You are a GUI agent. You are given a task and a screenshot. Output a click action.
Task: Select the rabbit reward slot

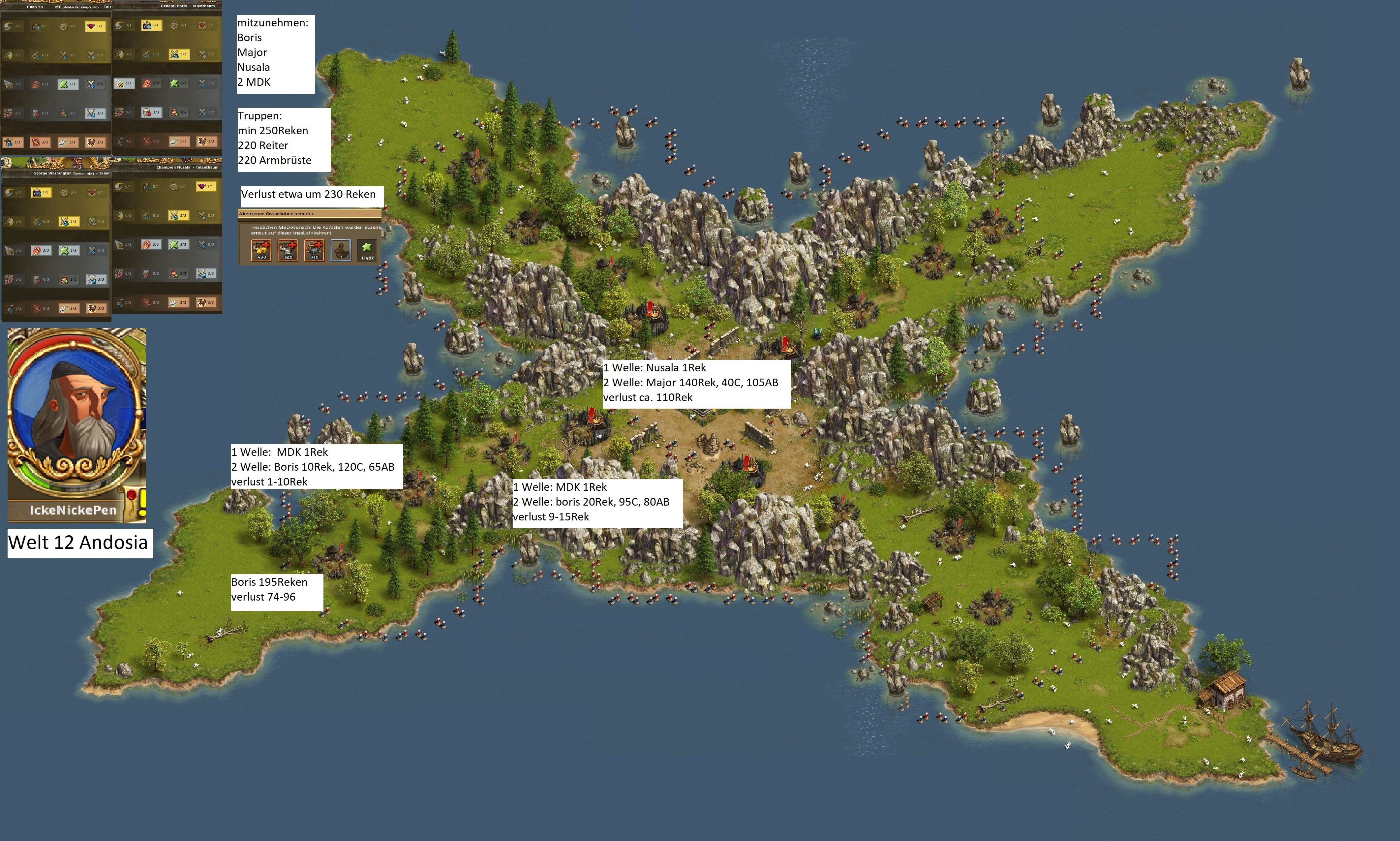(x=341, y=250)
